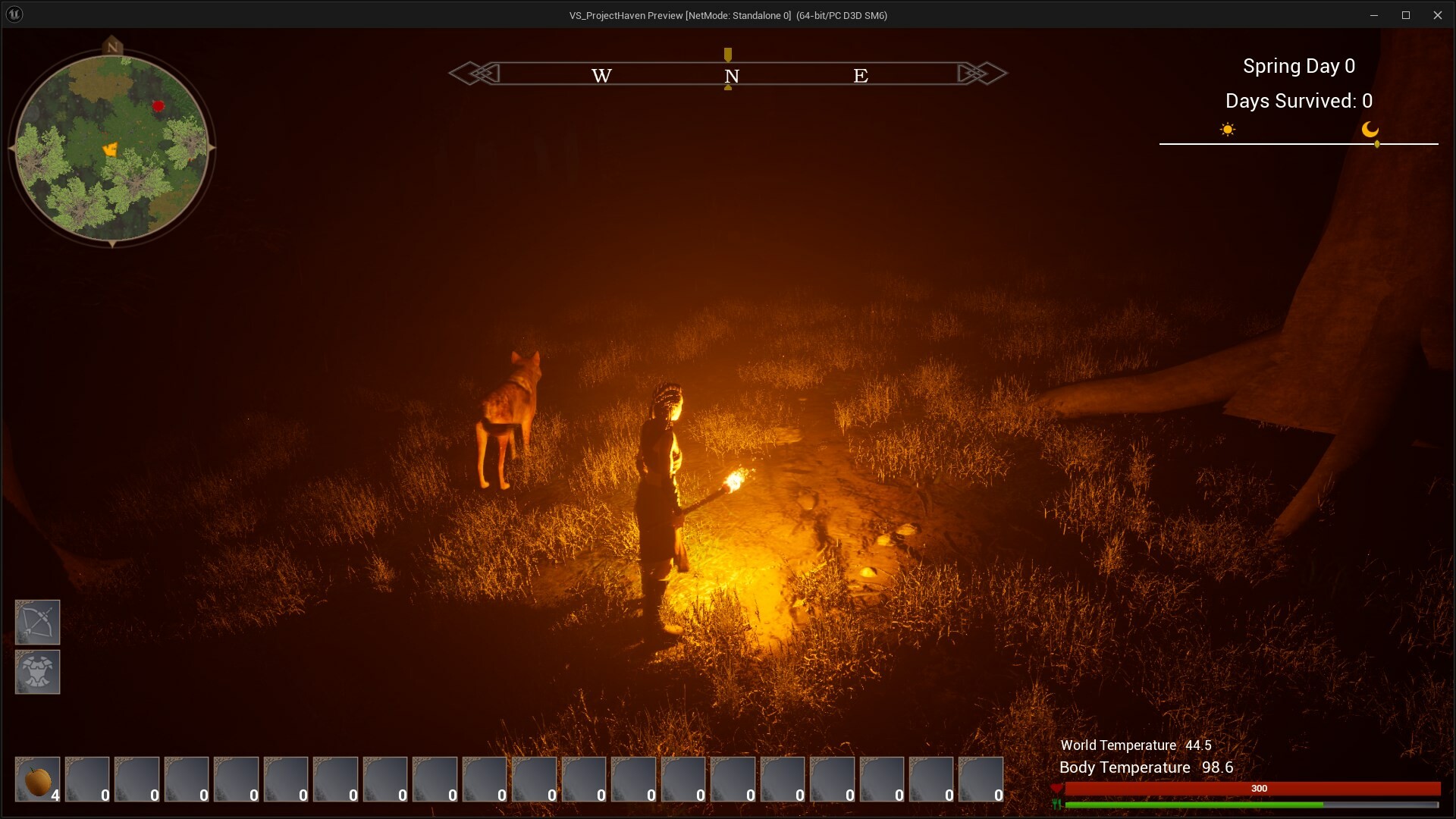The width and height of the screenshot is (1456, 819).
Task: Click the sun icon above the day timeline
Action: [x=1228, y=129]
